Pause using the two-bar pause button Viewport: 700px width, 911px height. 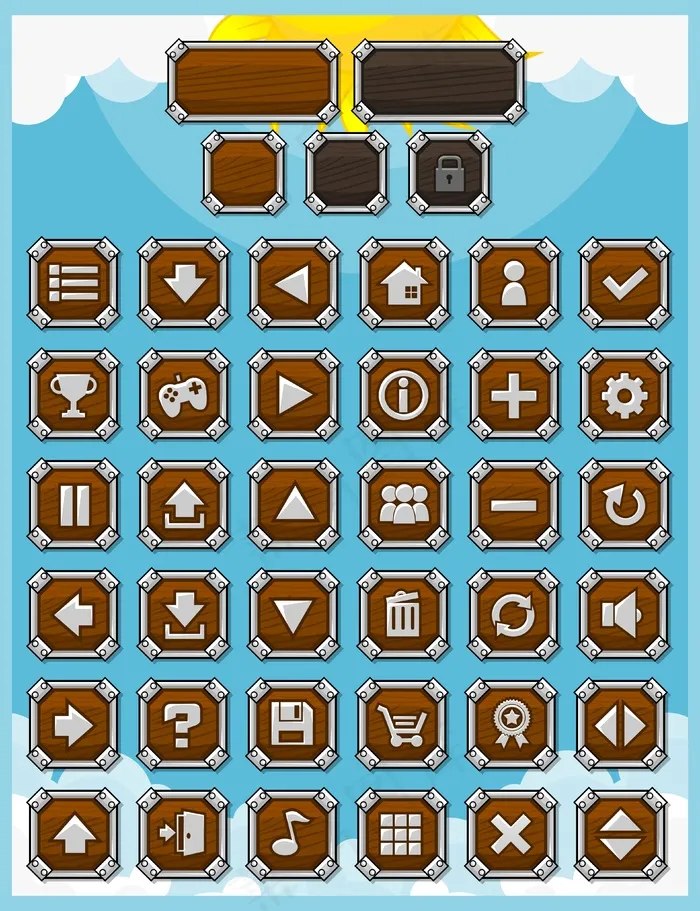pyautogui.click(x=73, y=505)
